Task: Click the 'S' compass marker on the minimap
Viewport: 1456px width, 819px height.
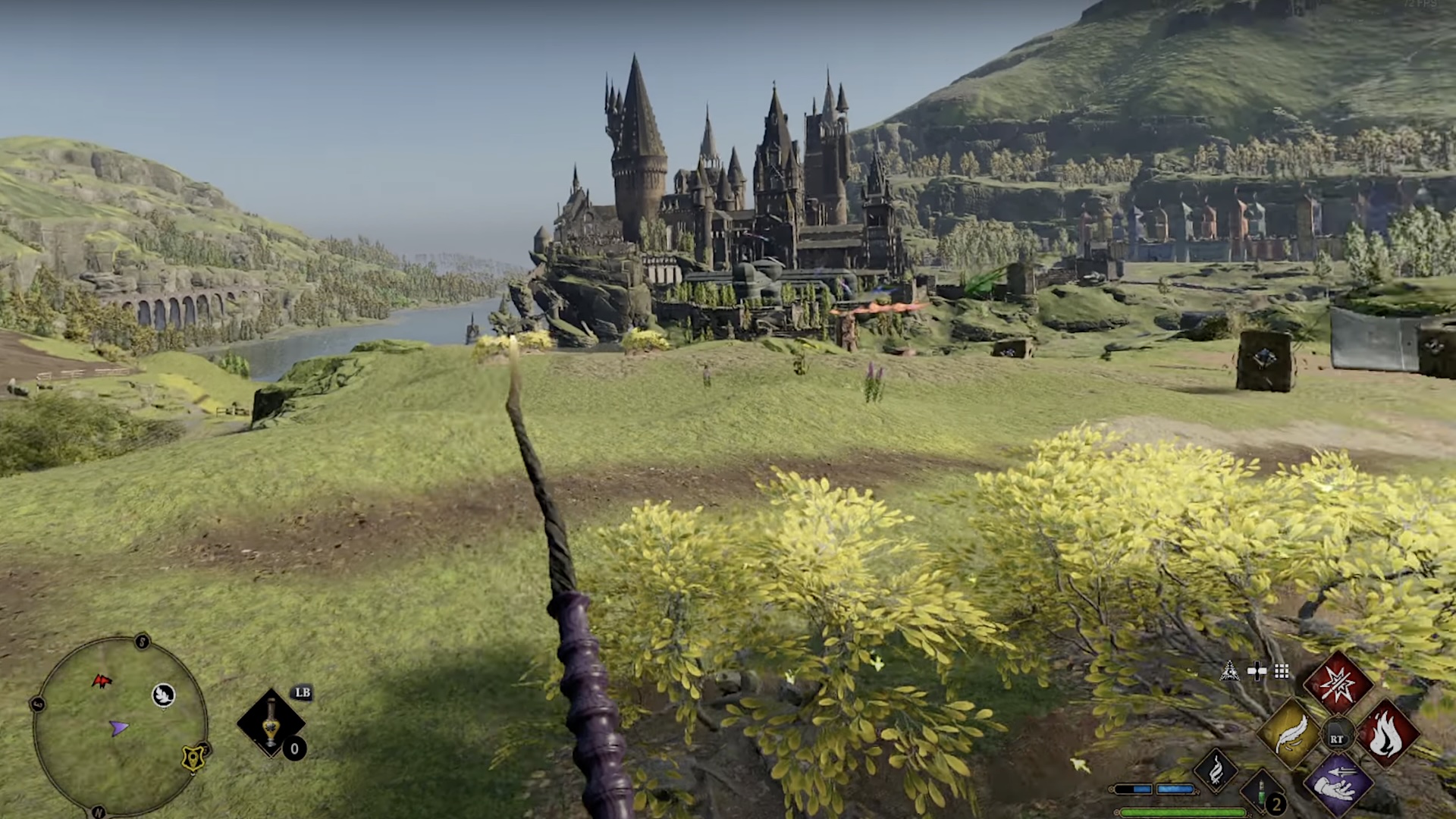Action: point(141,641)
